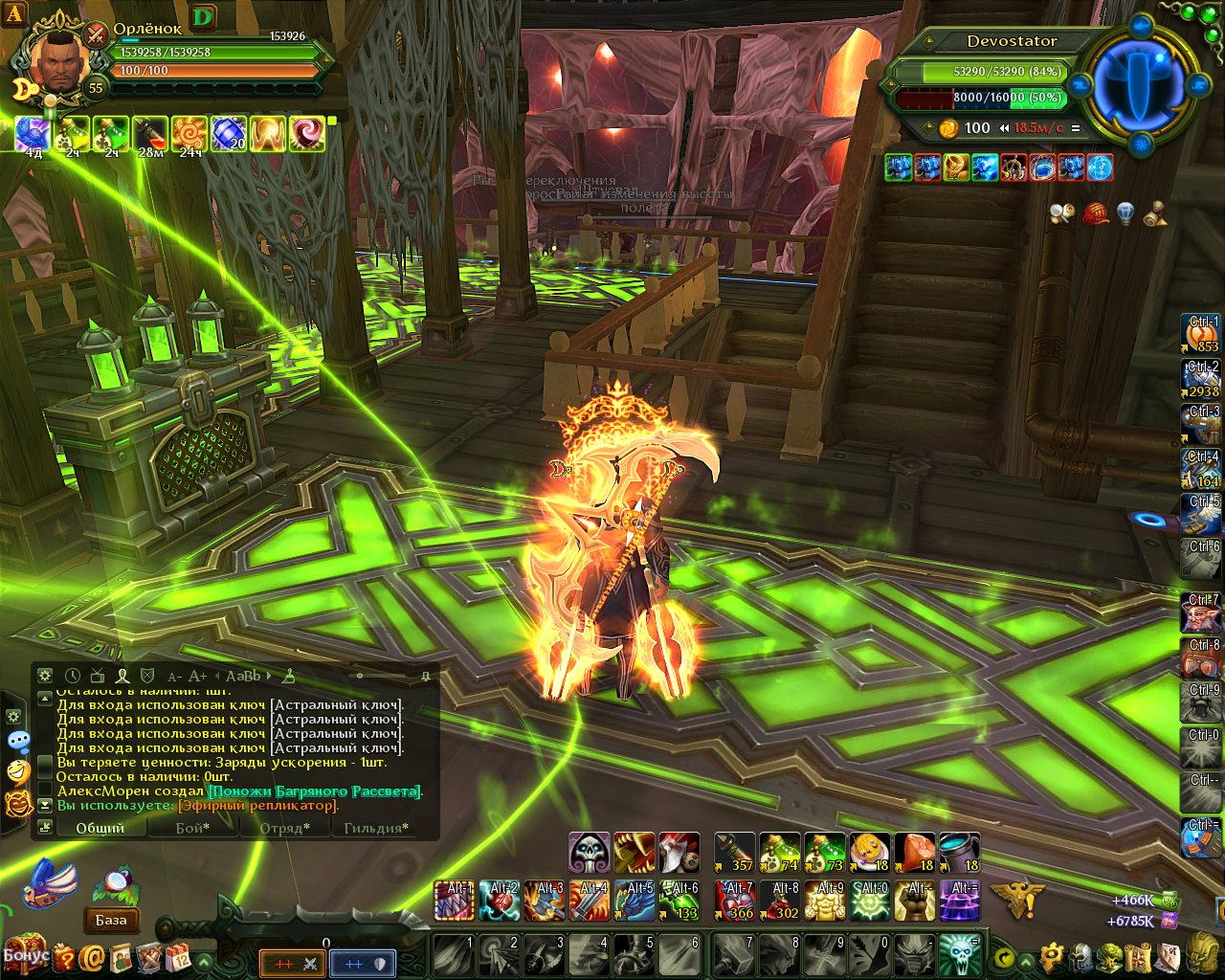The image size is (1225, 980).
Task: Use the green potion with 74 charges
Action: pyautogui.click(x=779, y=853)
